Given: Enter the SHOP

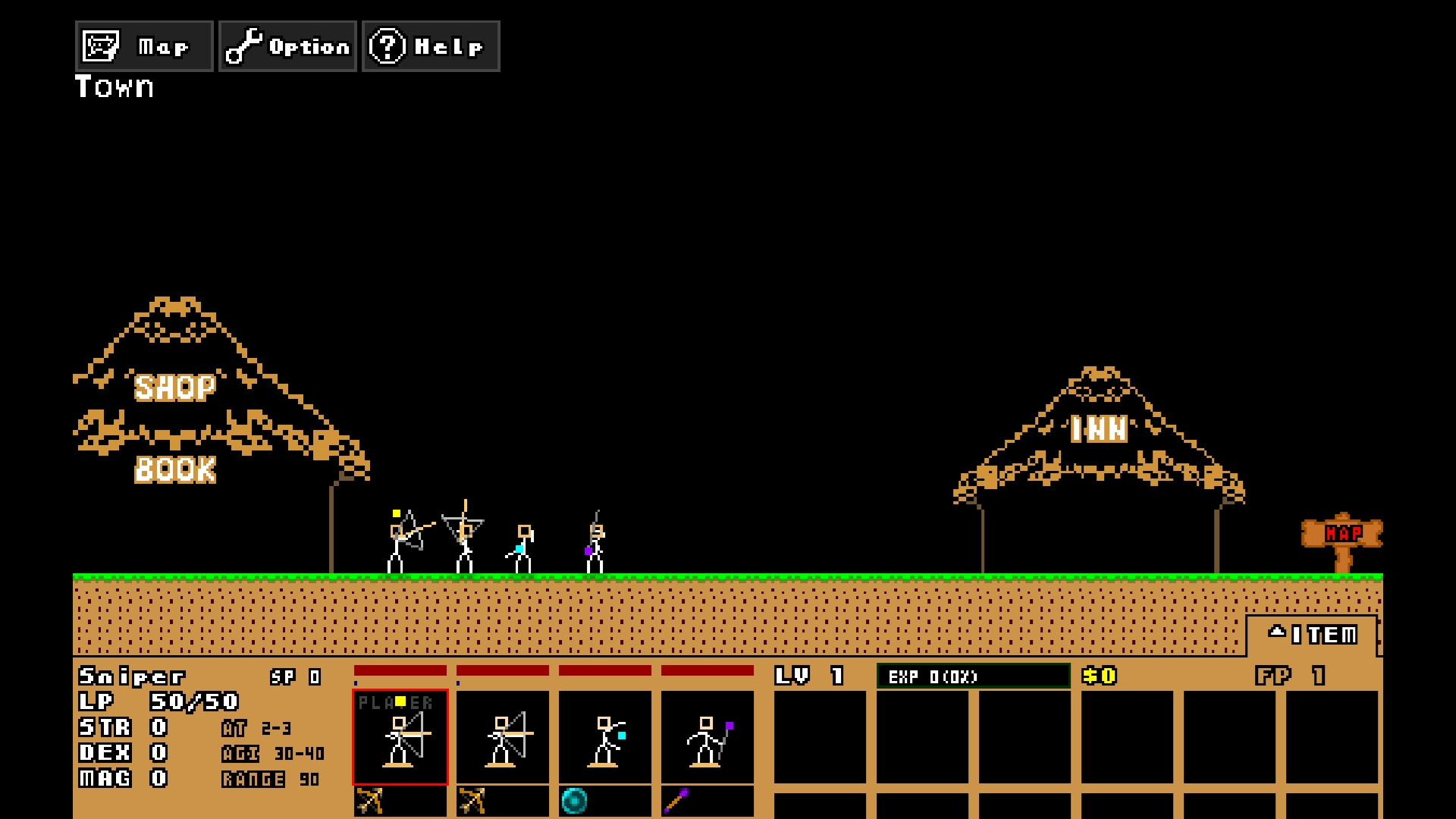Looking at the screenshot, I should [x=175, y=388].
